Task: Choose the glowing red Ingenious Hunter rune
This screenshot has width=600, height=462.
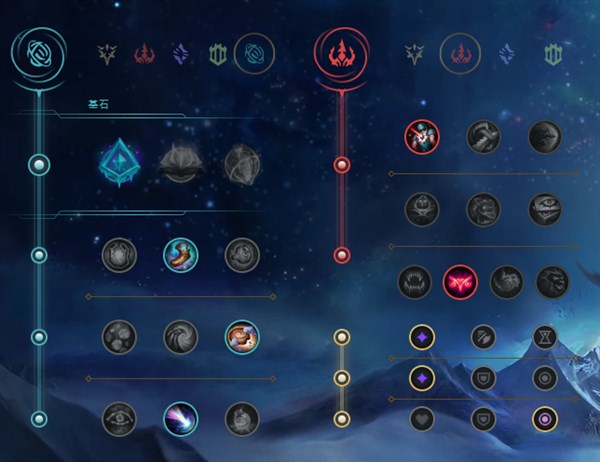Action: click(460, 282)
